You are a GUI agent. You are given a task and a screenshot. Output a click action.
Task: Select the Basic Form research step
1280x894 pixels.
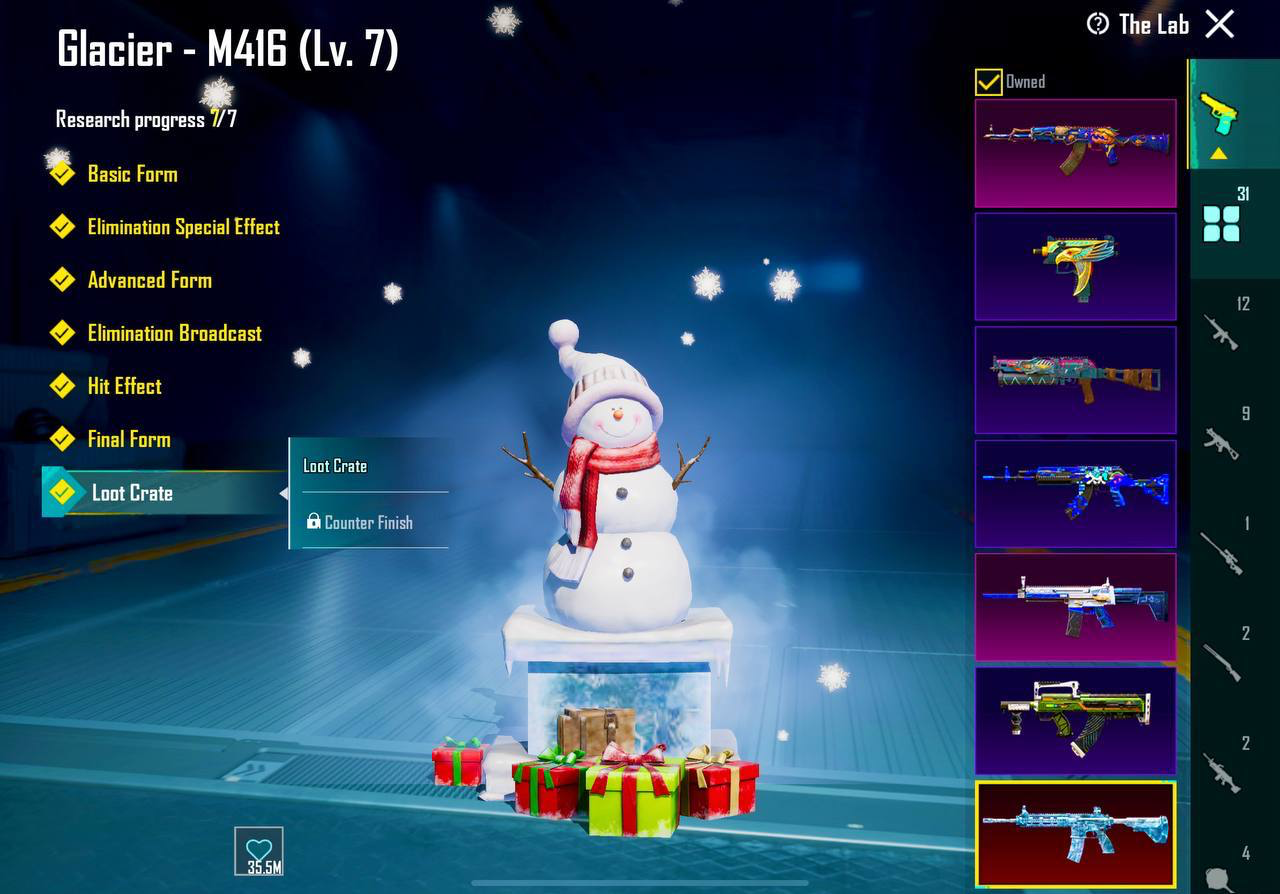(131, 174)
